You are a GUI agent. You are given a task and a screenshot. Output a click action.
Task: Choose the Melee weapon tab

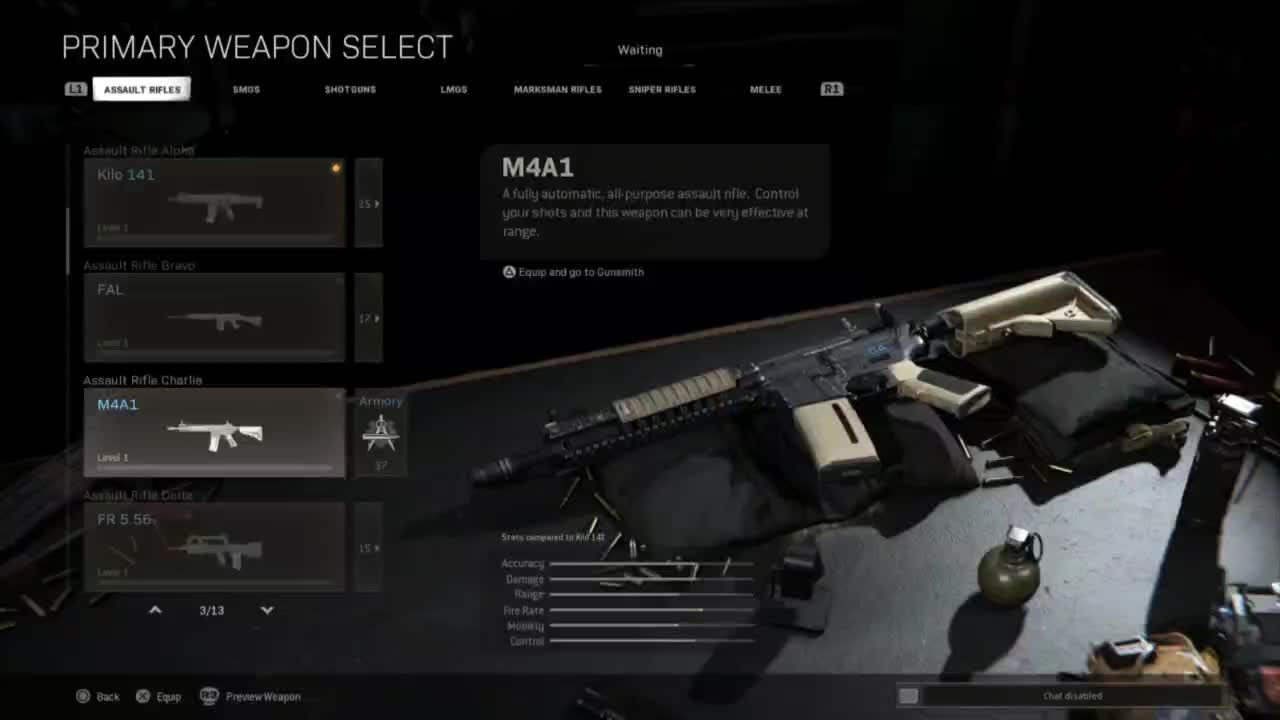(x=766, y=89)
